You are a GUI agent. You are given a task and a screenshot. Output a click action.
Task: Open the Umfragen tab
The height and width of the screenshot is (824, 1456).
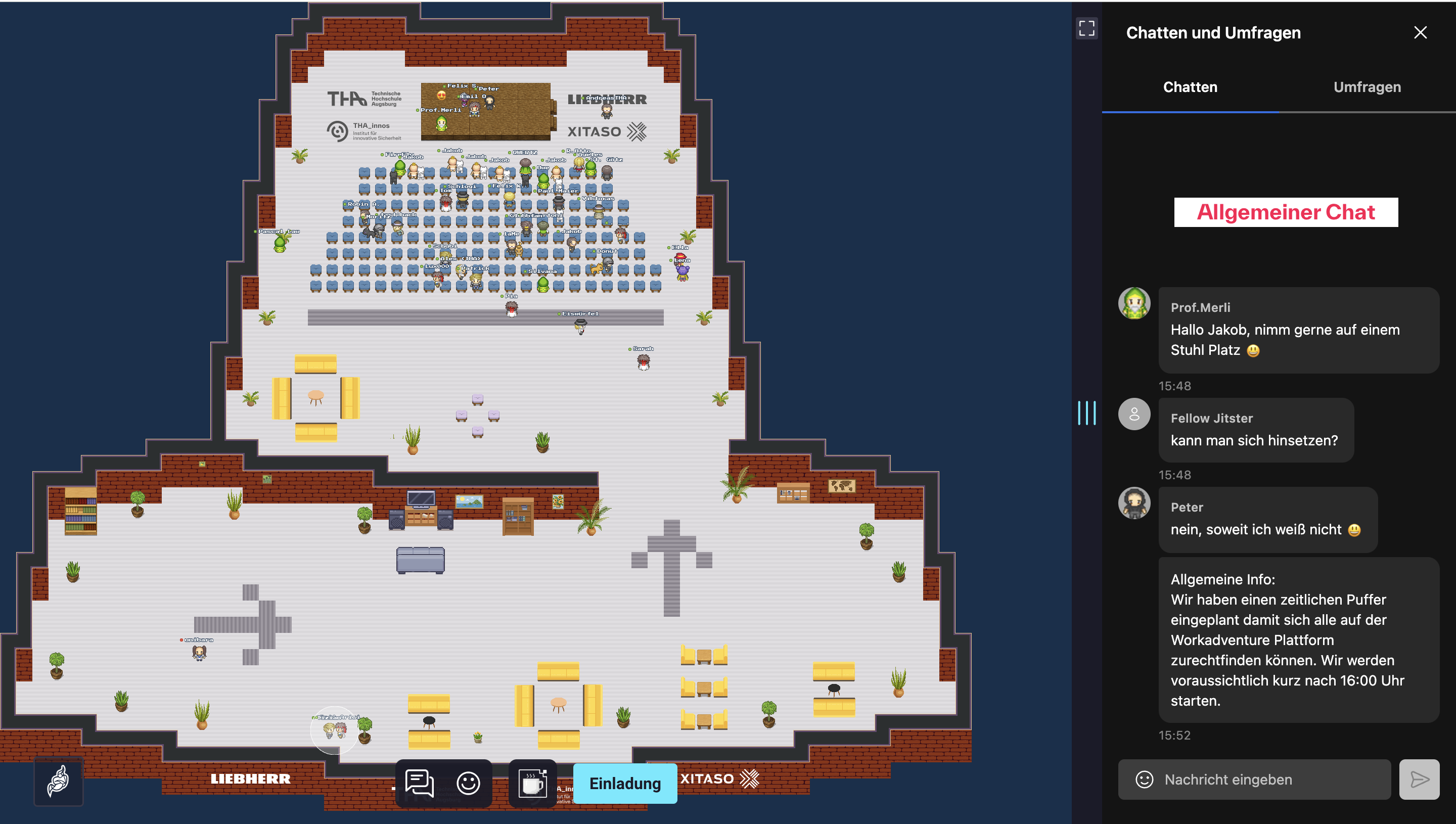pyautogui.click(x=1367, y=87)
